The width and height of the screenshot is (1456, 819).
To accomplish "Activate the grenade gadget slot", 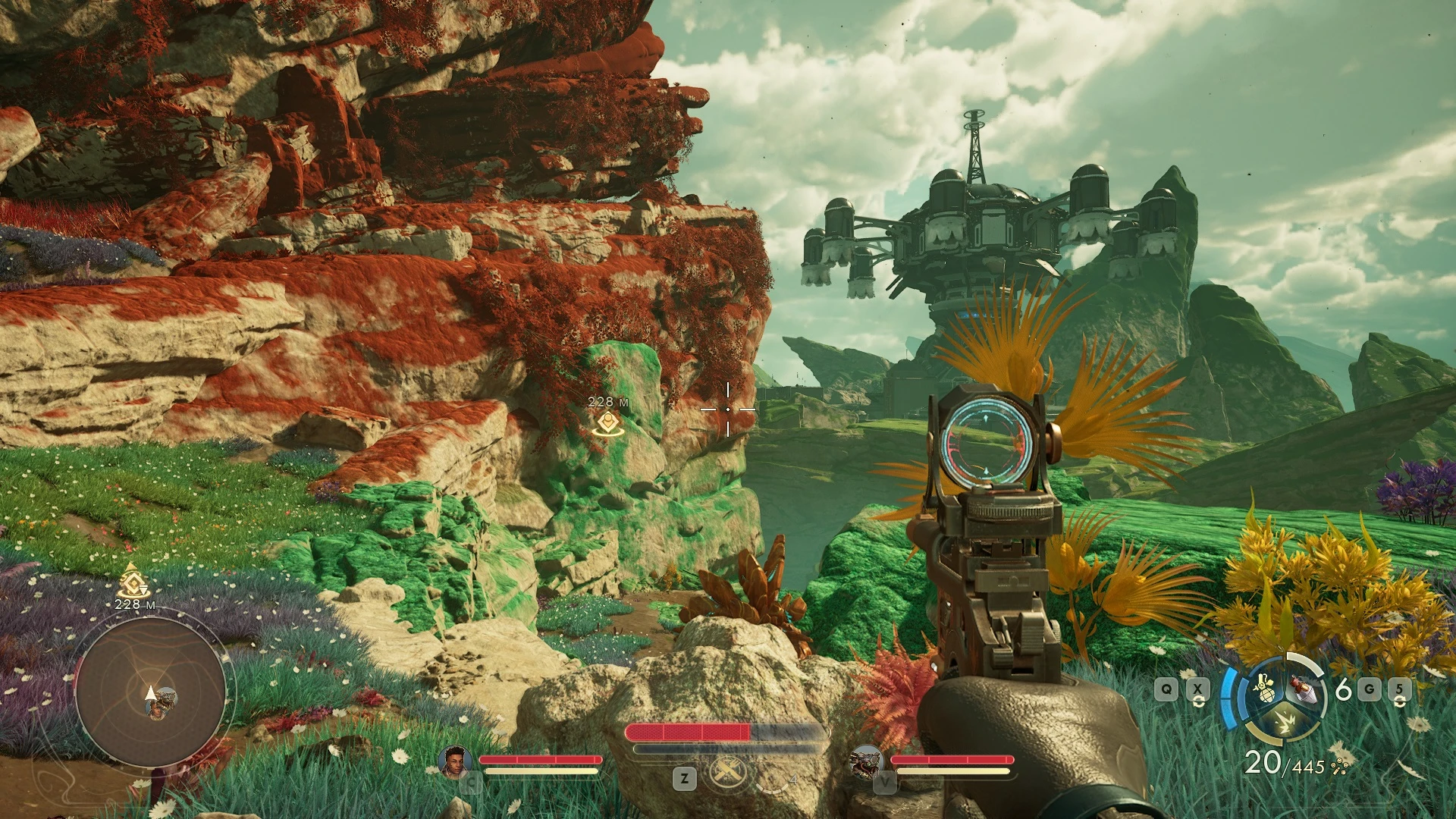I will pos(1264,689).
